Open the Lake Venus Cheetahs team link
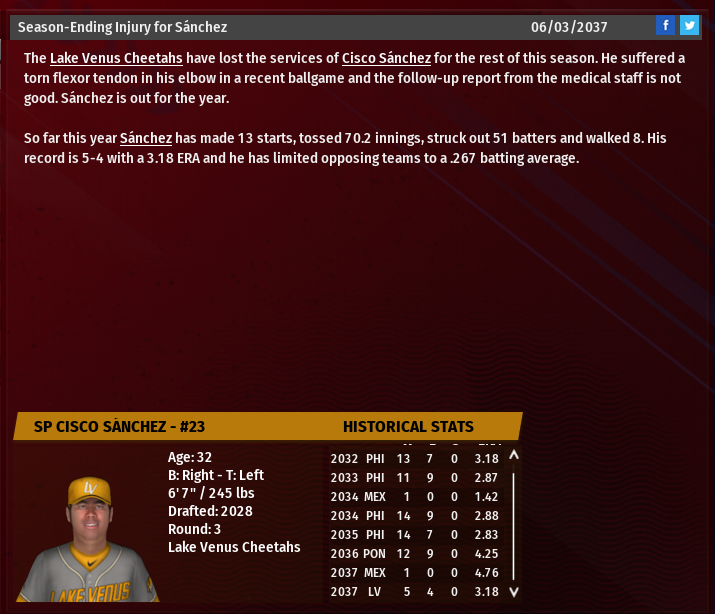The width and height of the screenshot is (715, 614). pos(116,58)
